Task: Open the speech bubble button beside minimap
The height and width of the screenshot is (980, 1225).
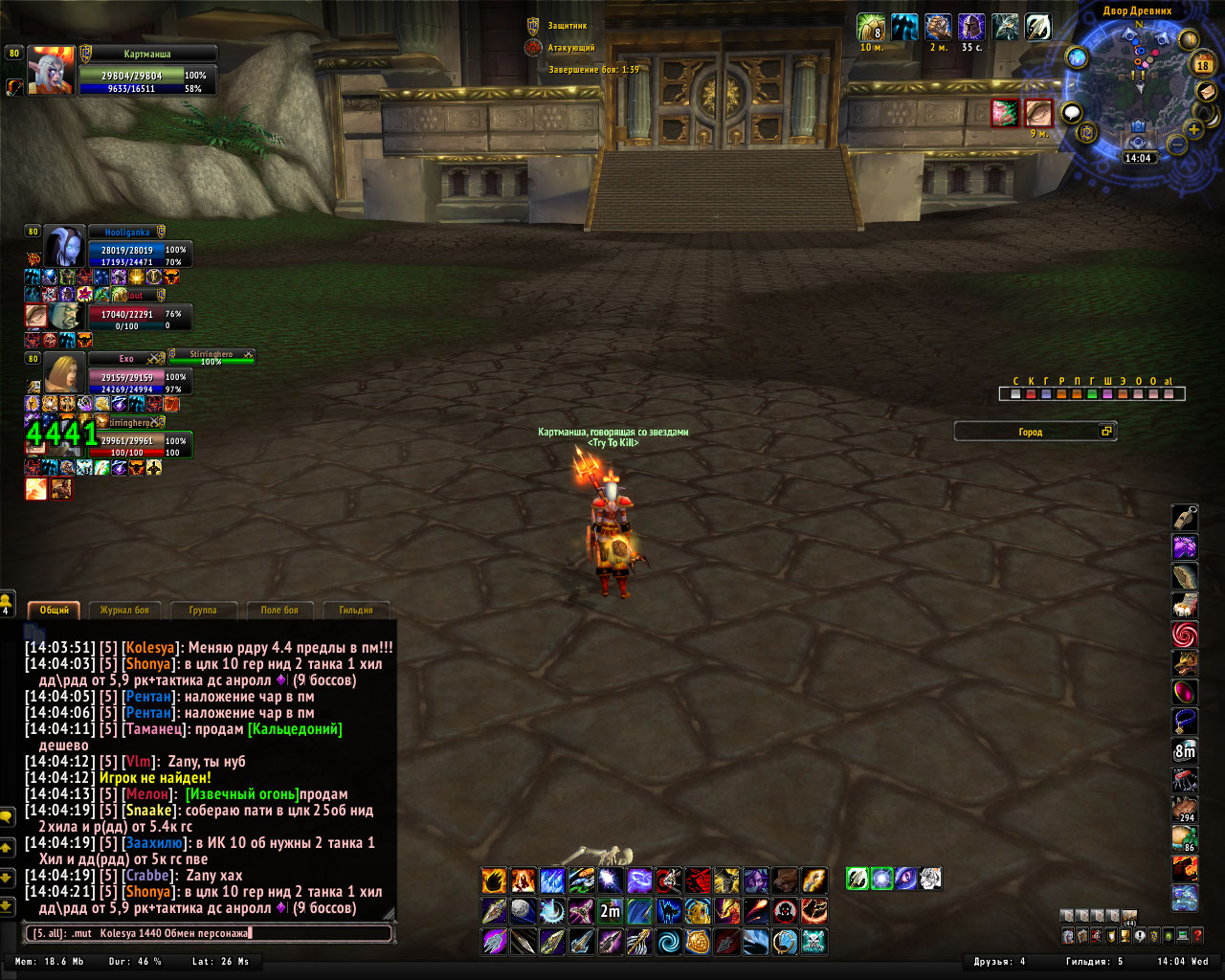Action: [1071, 113]
